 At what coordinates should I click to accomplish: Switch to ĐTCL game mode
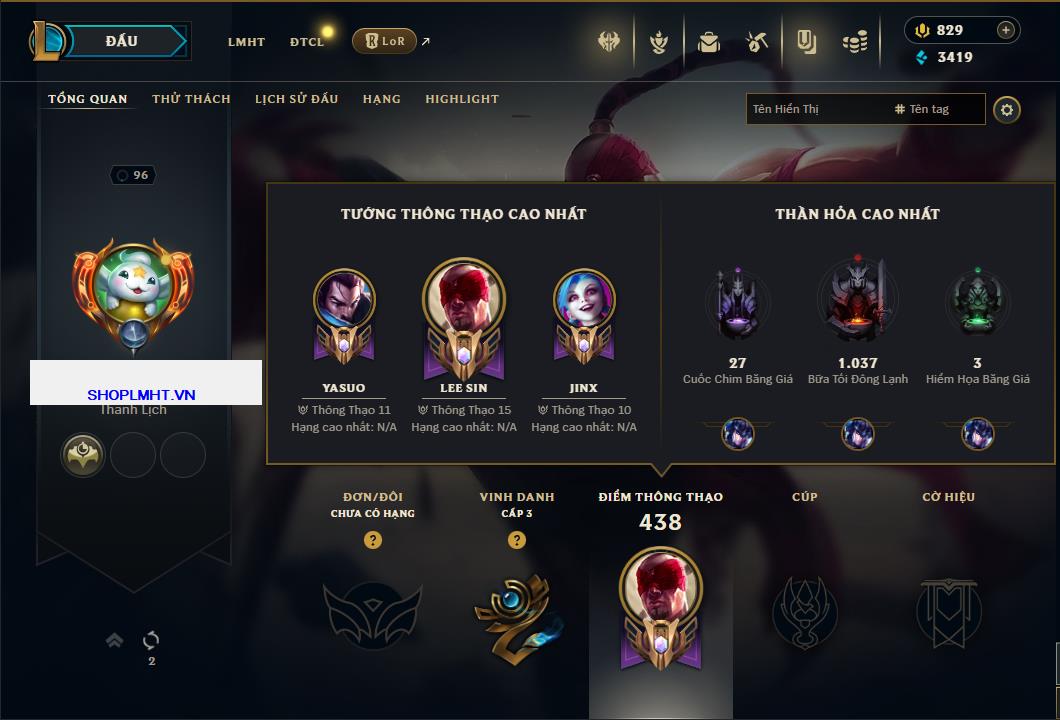point(307,42)
